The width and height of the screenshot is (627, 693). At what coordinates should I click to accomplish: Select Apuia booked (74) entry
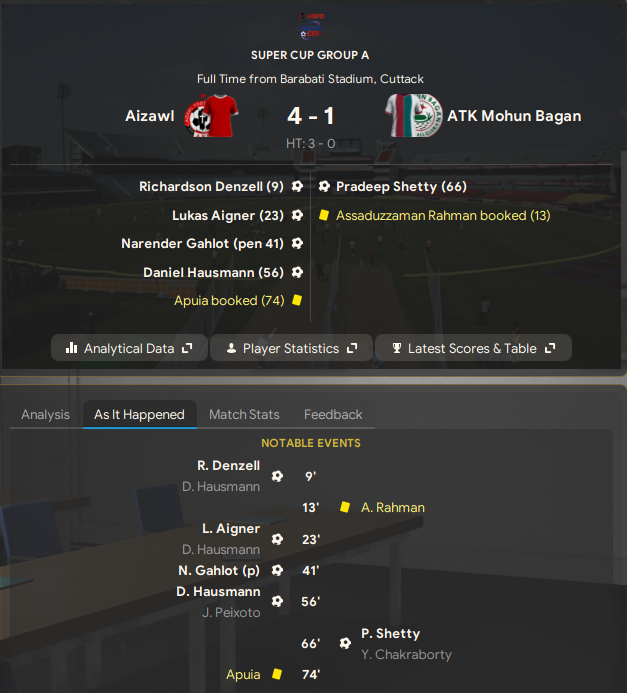tap(229, 300)
